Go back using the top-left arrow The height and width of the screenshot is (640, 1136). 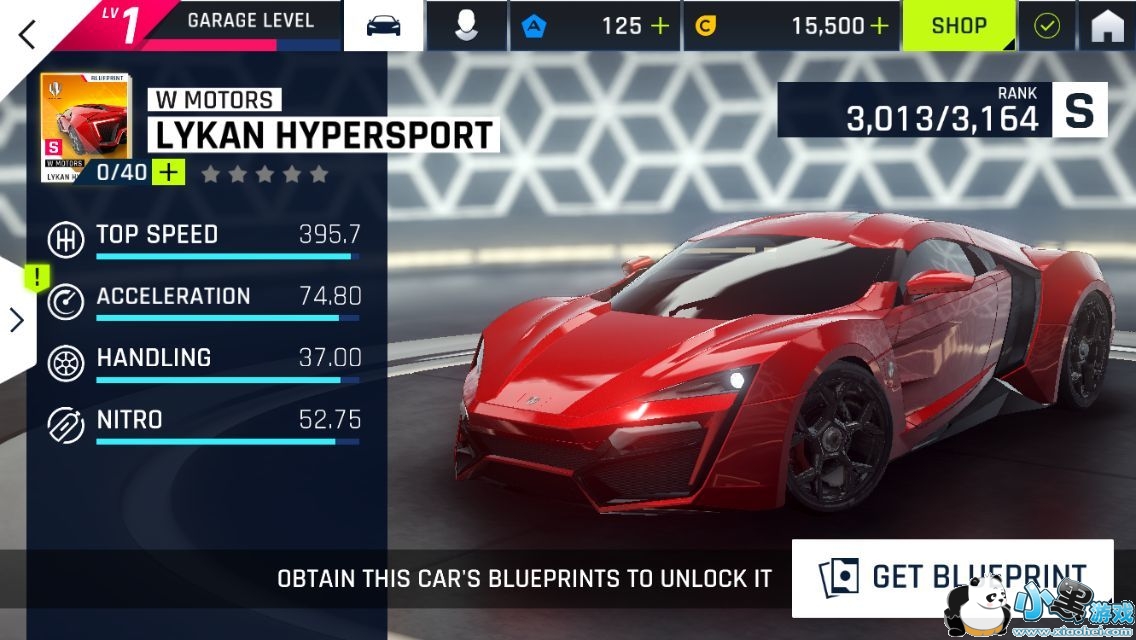[x=27, y=33]
